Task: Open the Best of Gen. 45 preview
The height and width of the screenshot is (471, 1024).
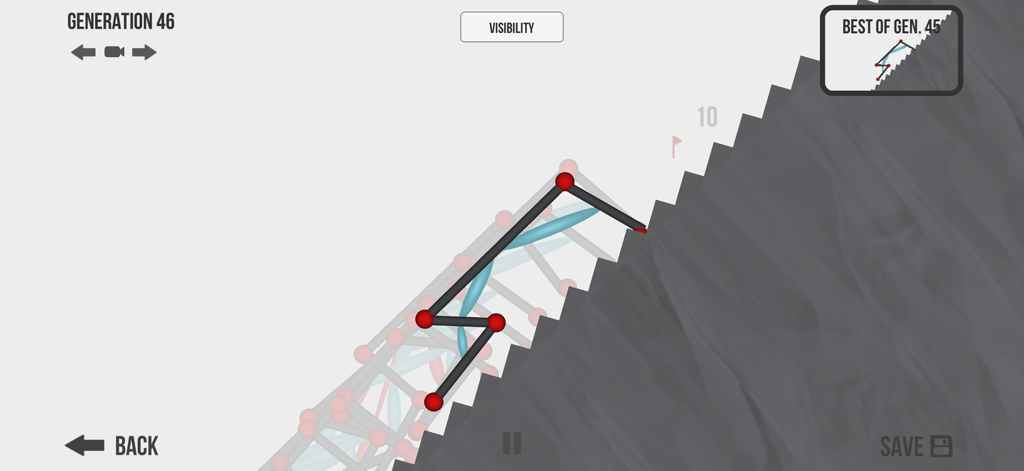Action: (x=891, y=51)
